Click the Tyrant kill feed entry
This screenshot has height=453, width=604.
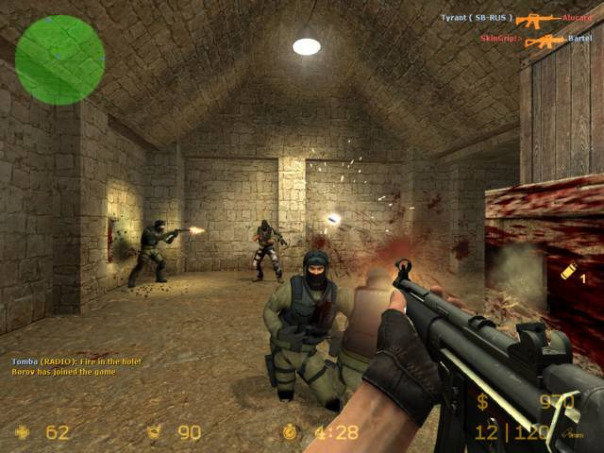point(516,18)
